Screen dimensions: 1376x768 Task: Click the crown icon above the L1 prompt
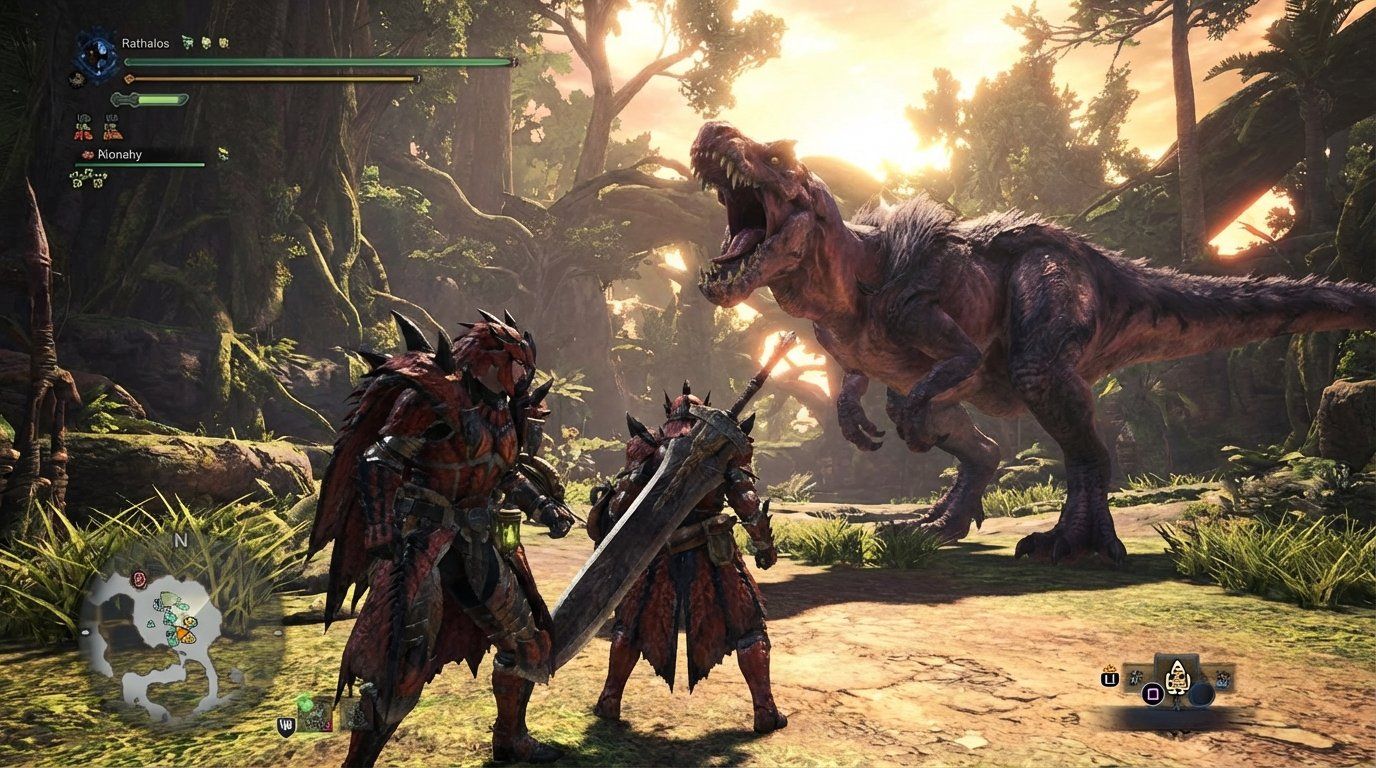tap(1109, 669)
